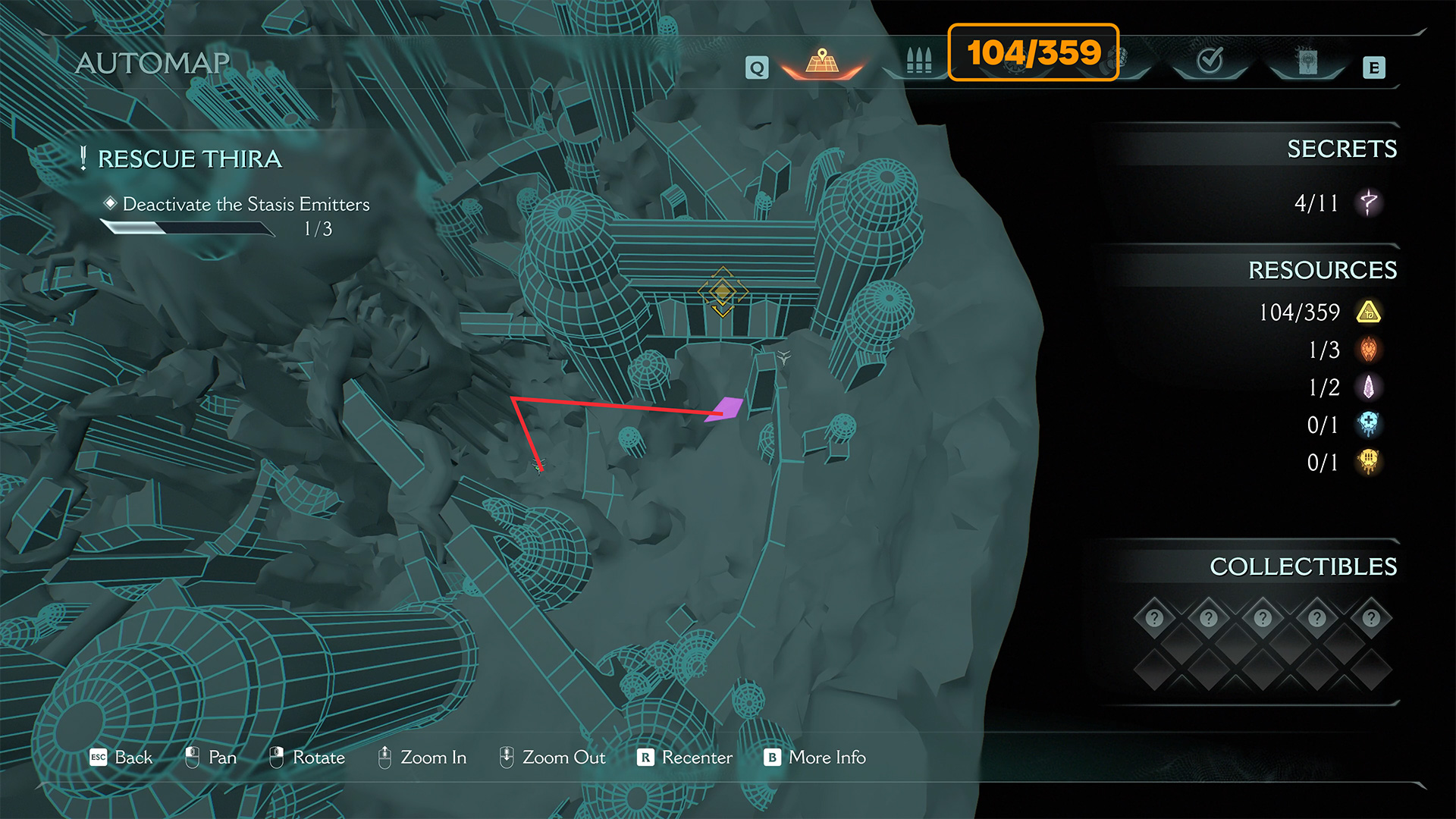Open the checkmark challenges tab
The width and height of the screenshot is (1456, 819).
[1210, 61]
